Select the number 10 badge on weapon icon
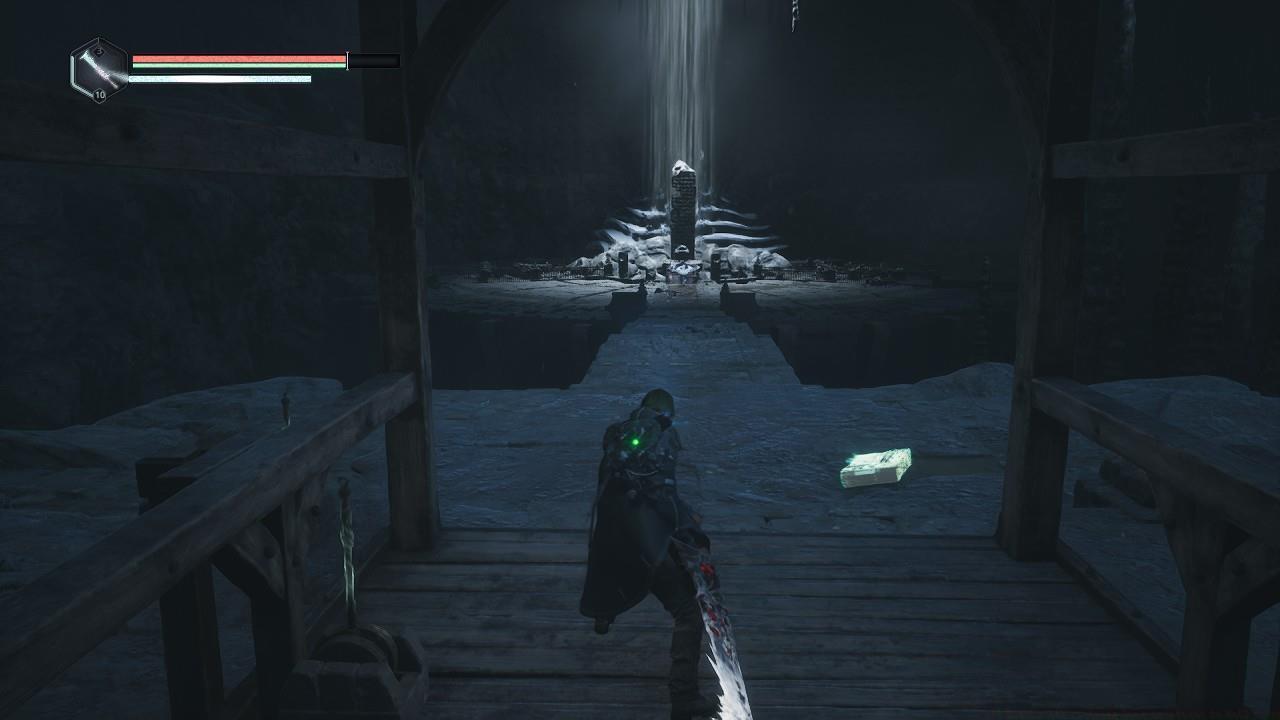The width and height of the screenshot is (1280, 720). click(x=100, y=94)
